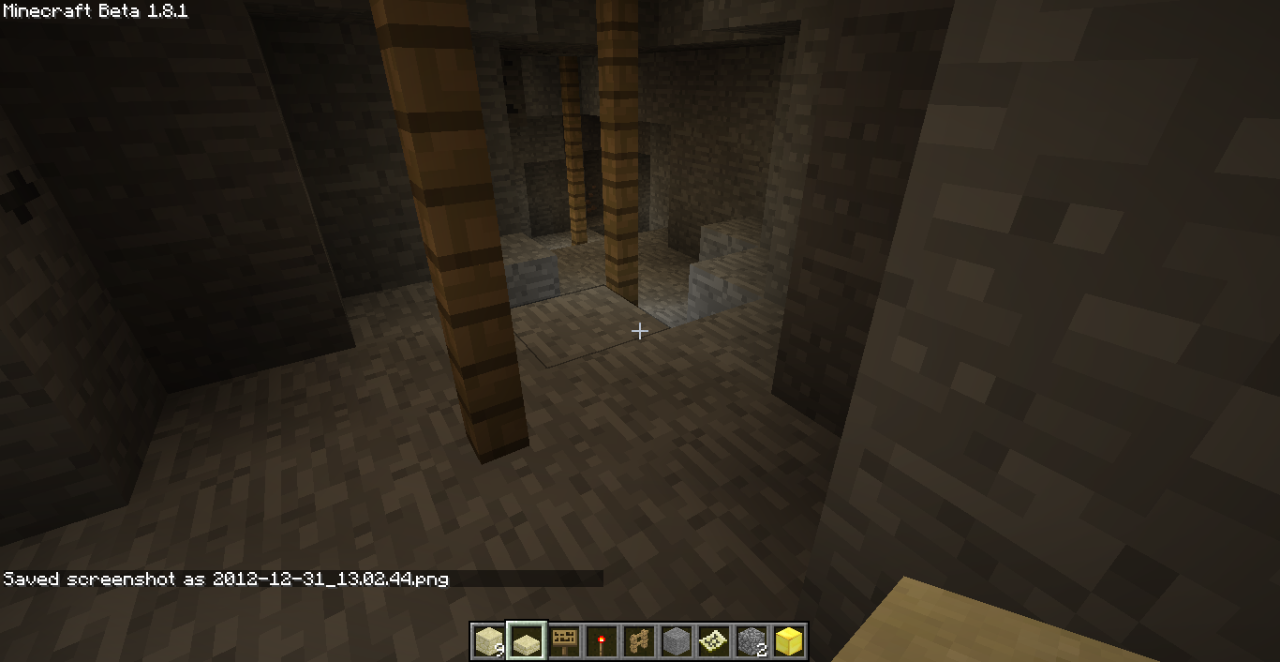The image size is (1280, 662).
Task: Select the gold block hotbar slot
Action: pos(789,641)
